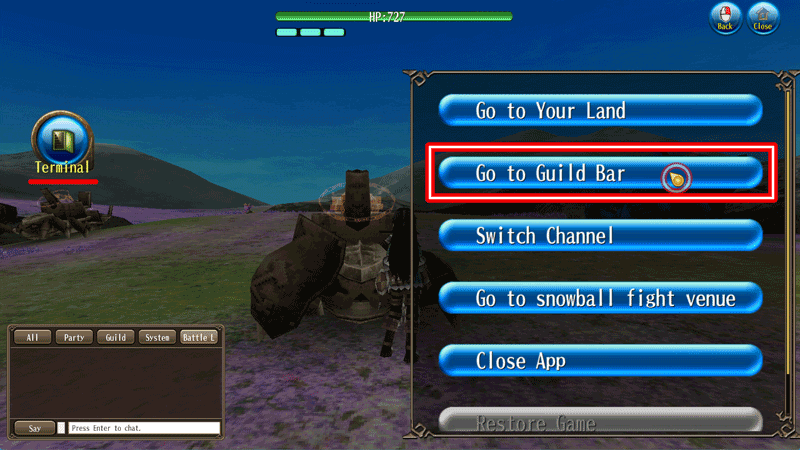Show the Party chat tab

click(74, 338)
